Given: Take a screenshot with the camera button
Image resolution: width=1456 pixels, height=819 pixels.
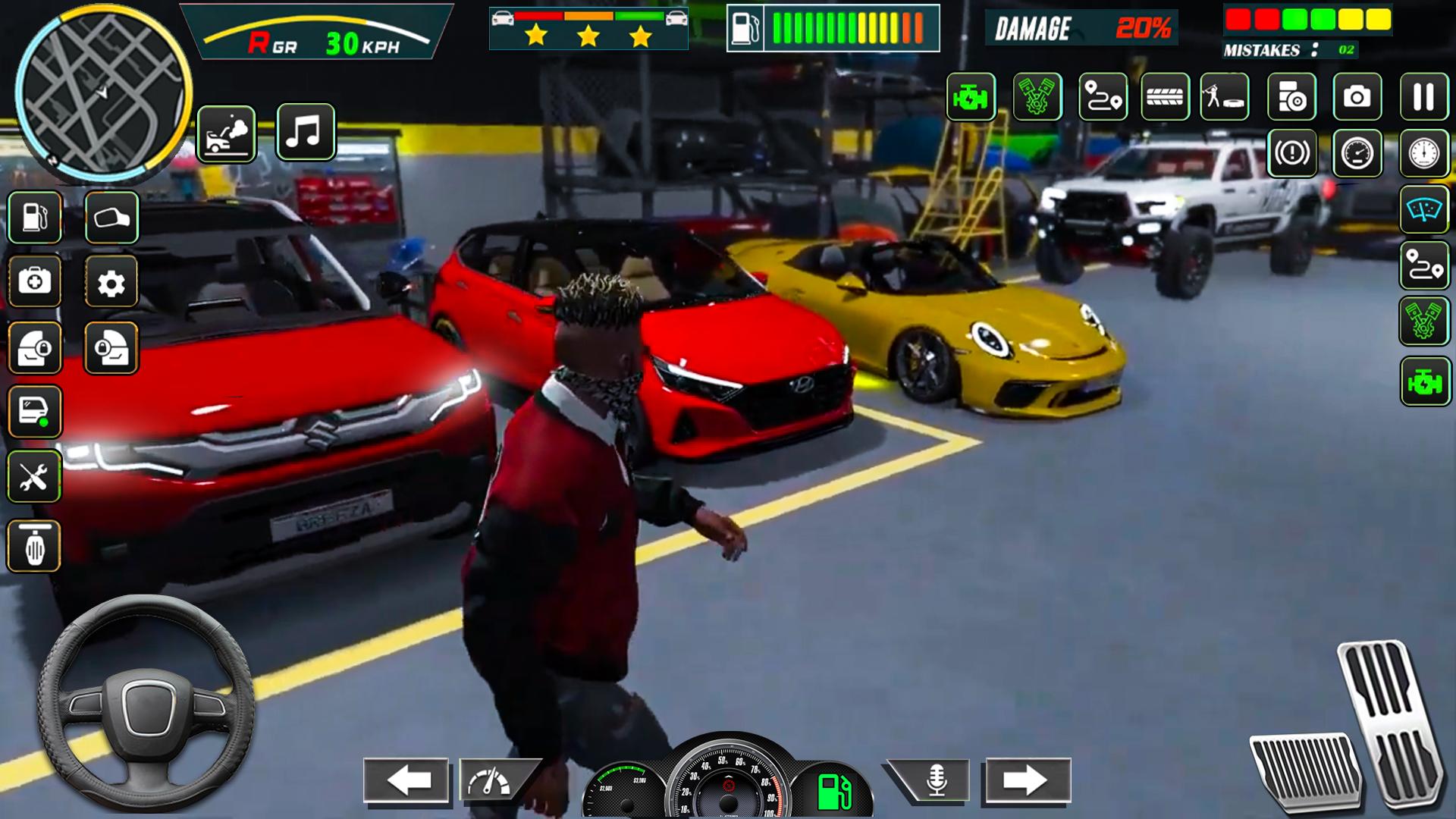Looking at the screenshot, I should point(1357,97).
